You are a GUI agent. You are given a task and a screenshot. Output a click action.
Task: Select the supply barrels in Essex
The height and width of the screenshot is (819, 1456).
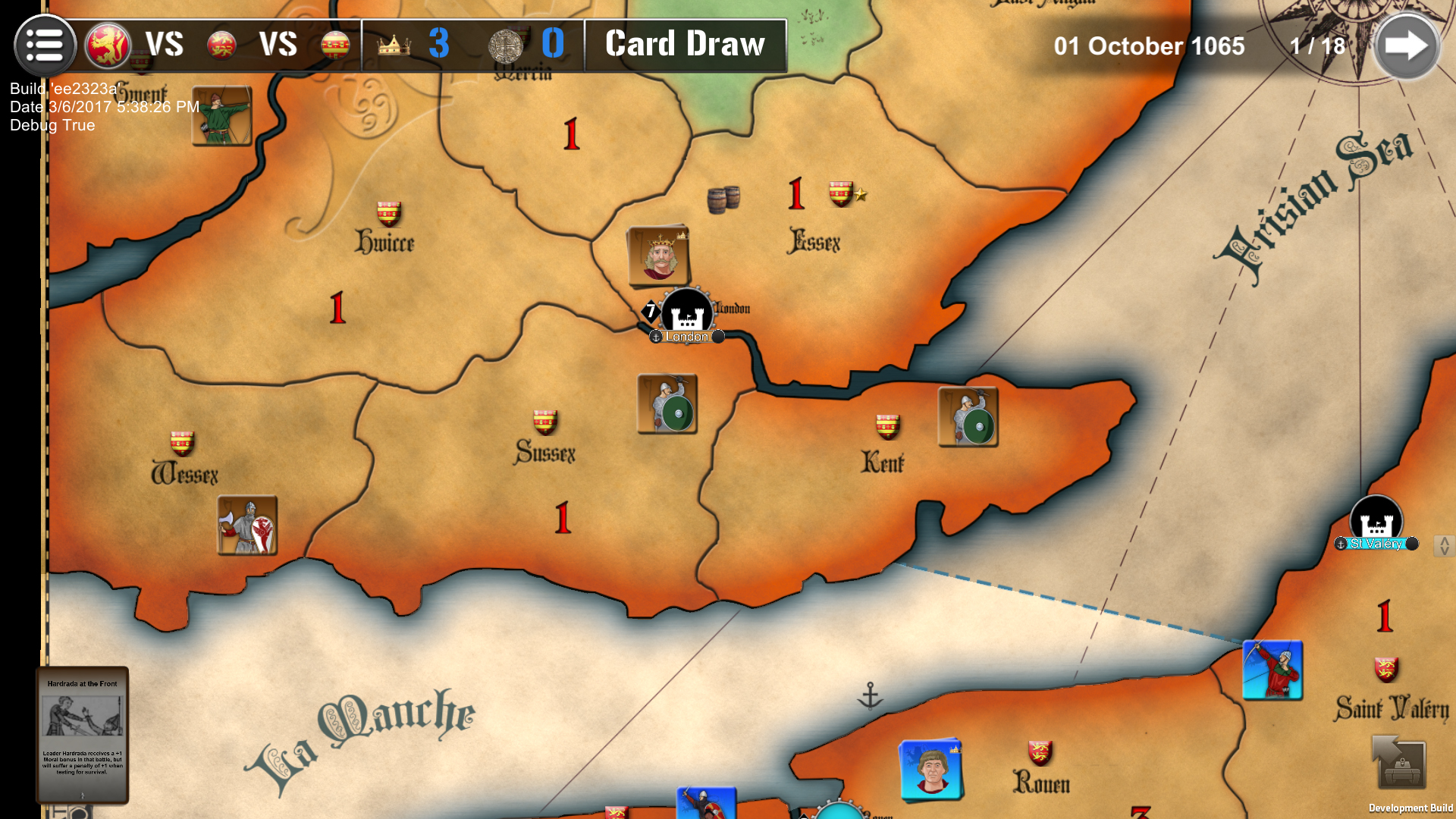(723, 199)
